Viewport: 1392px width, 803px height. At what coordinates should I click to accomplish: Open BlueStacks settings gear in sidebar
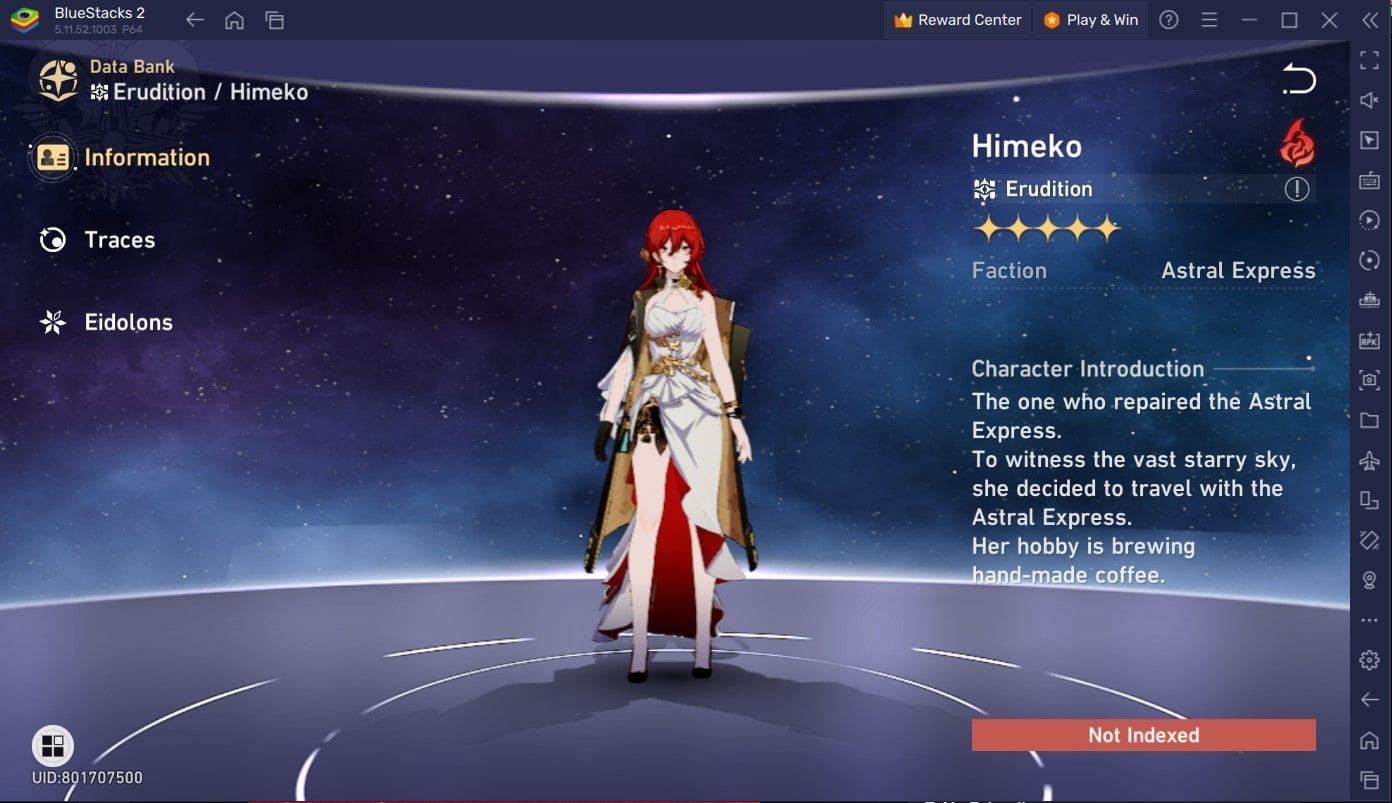[x=1369, y=660]
